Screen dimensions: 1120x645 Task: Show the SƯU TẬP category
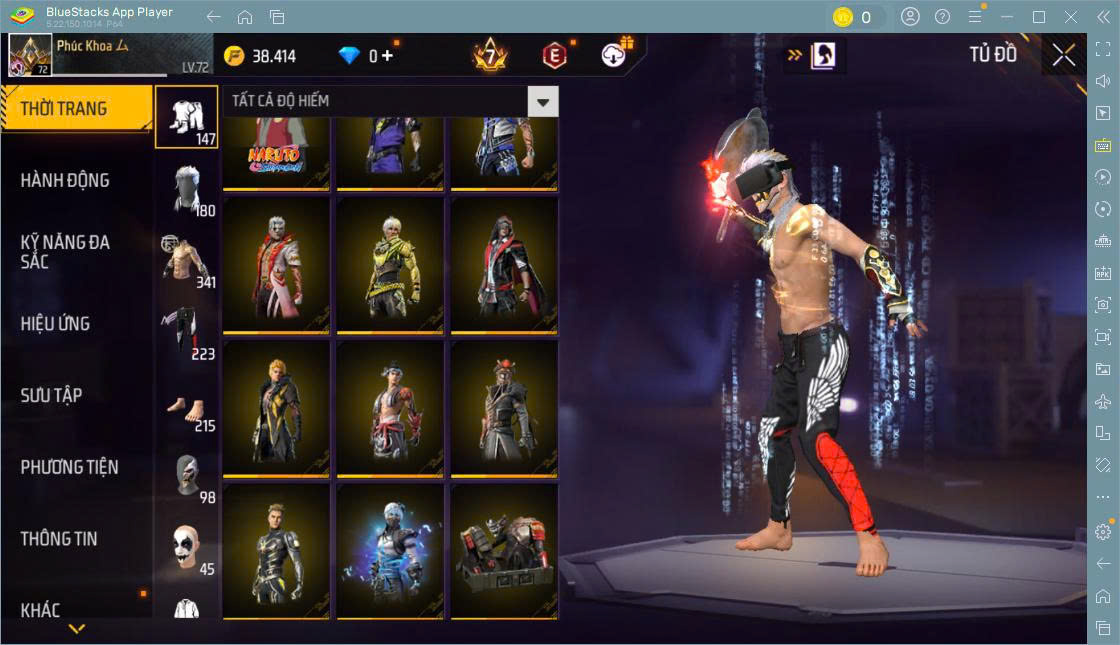click(x=52, y=396)
